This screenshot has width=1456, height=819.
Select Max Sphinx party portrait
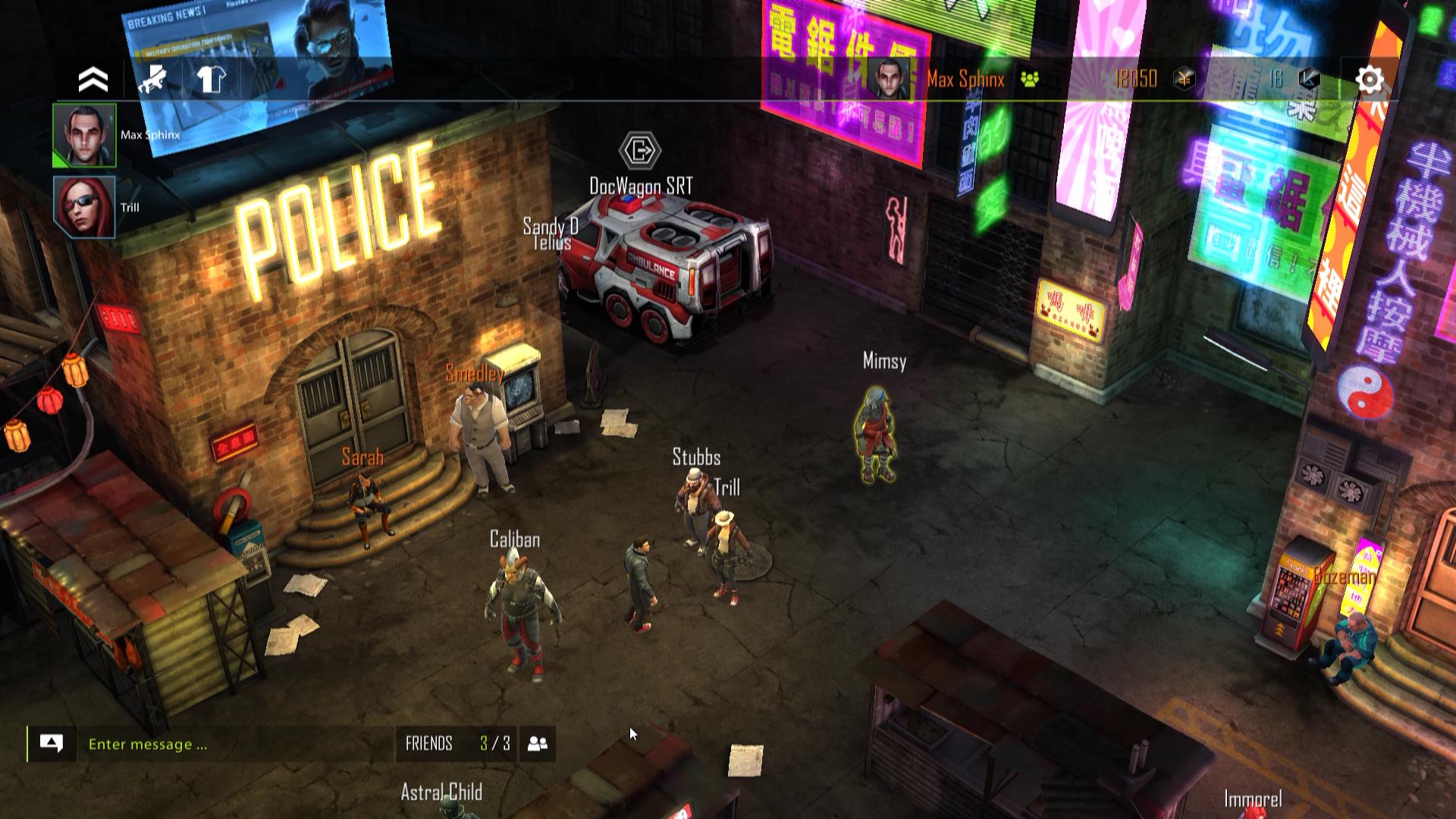84,135
